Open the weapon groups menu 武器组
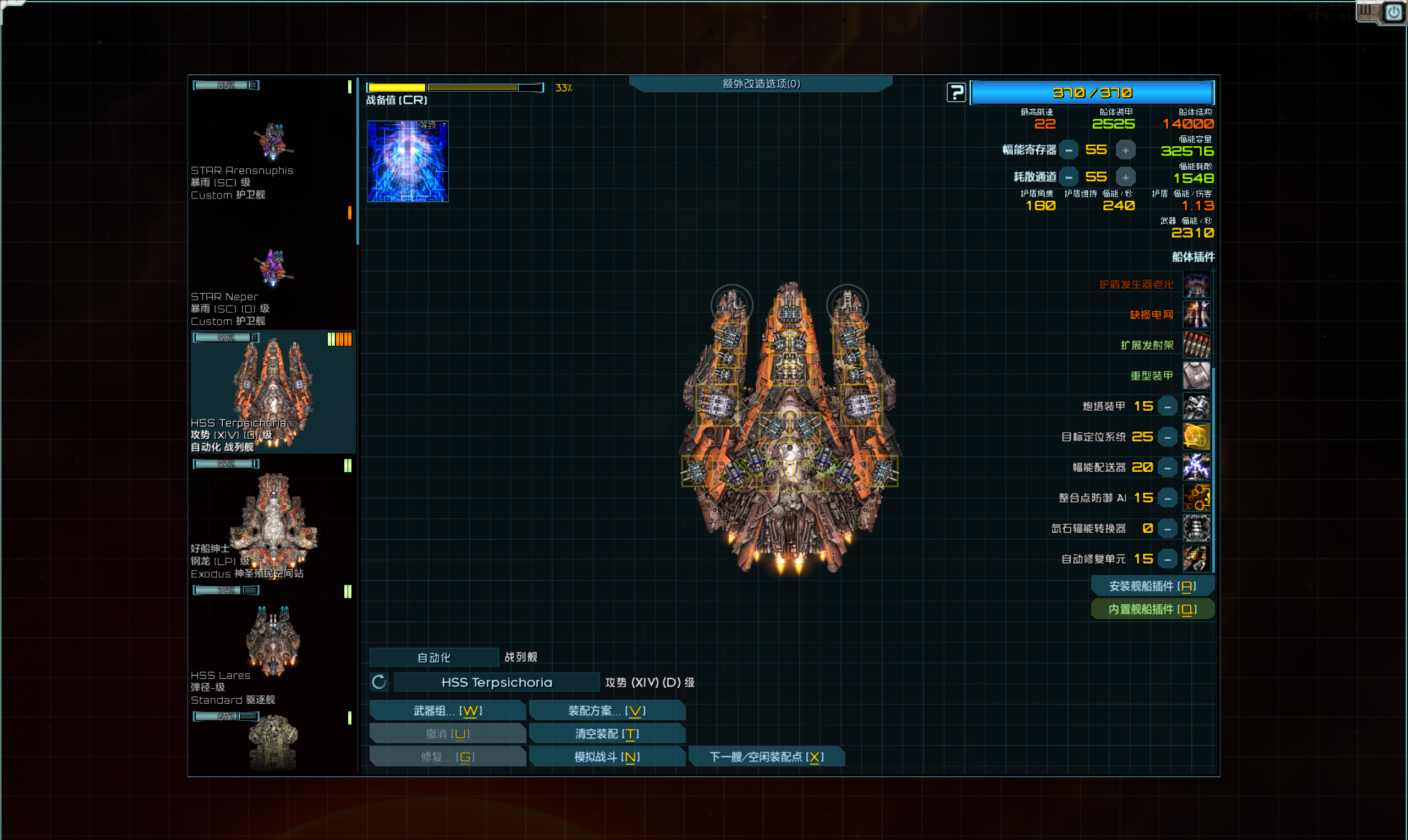The height and width of the screenshot is (840, 1408). pos(447,710)
